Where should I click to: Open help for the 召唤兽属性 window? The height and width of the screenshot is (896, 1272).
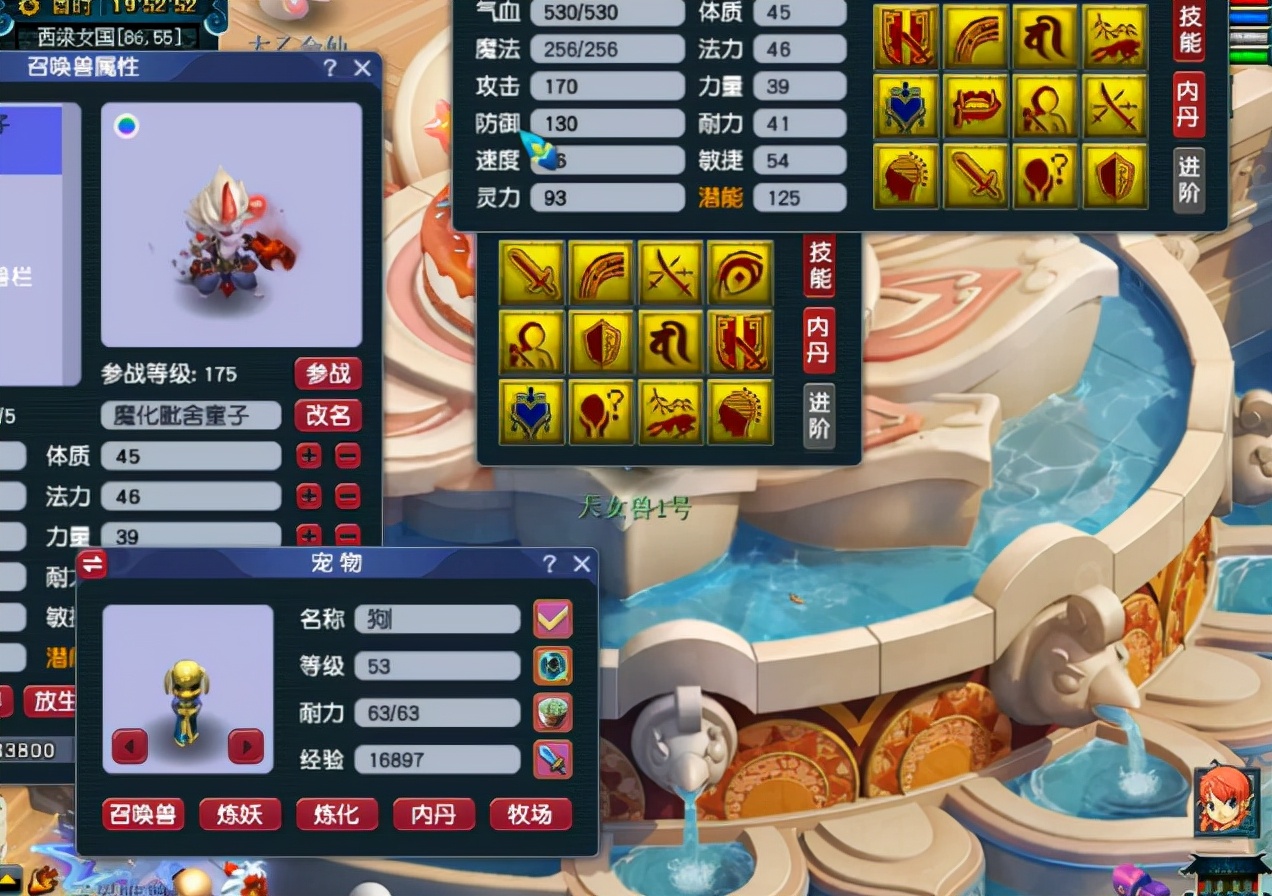330,68
